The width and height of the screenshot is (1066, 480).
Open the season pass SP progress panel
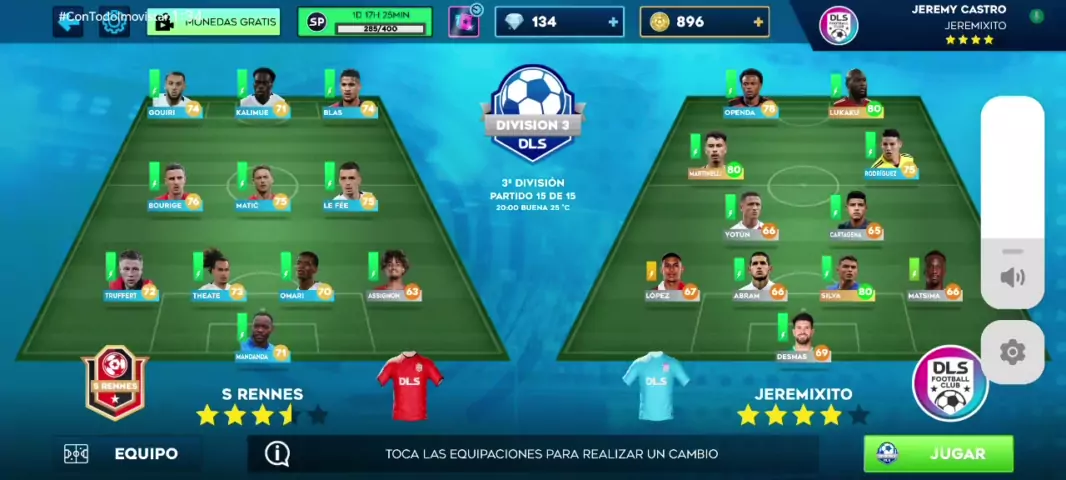tap(364, 22)
